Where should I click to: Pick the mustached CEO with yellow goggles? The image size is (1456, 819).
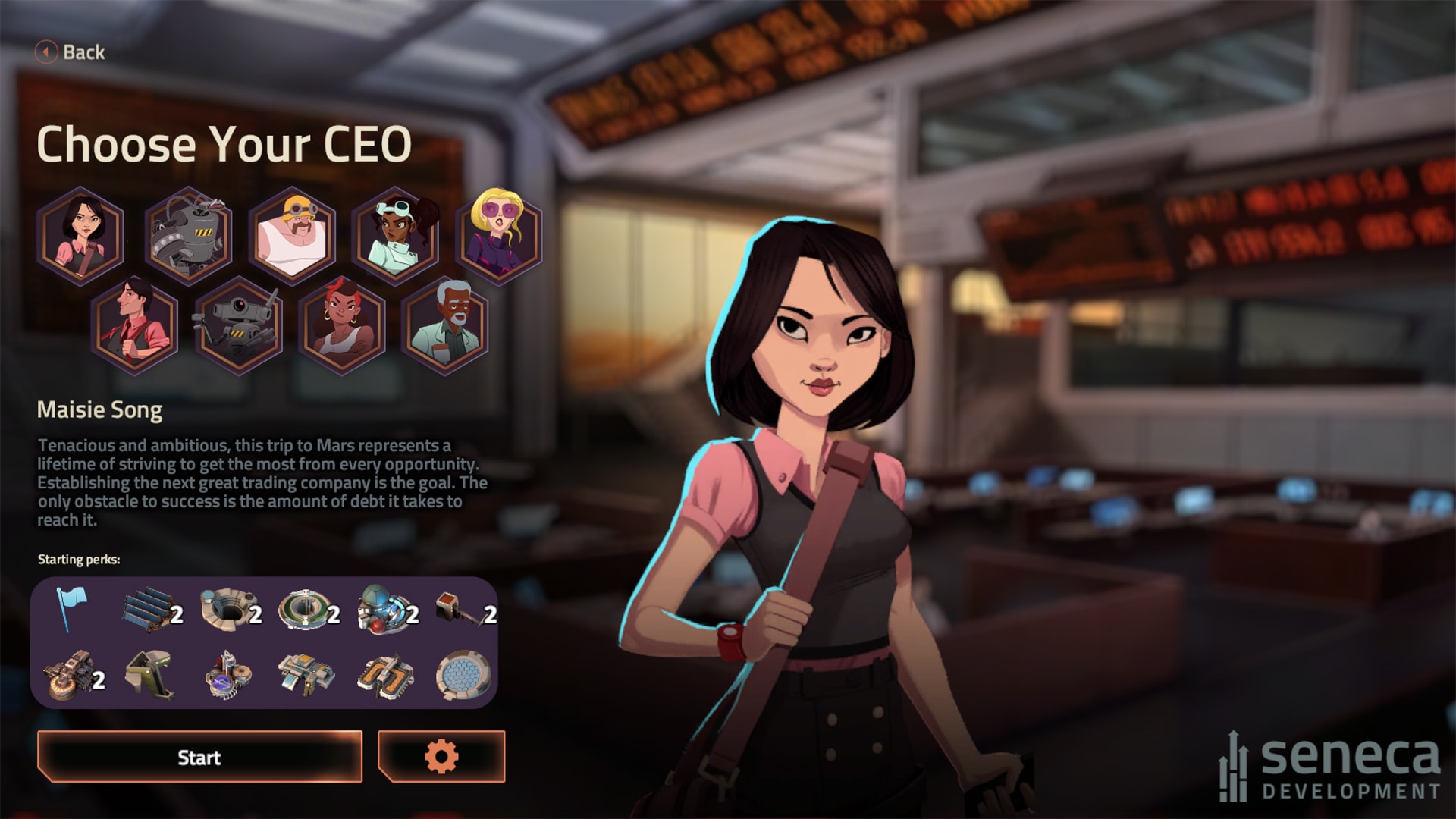[292, 234]
